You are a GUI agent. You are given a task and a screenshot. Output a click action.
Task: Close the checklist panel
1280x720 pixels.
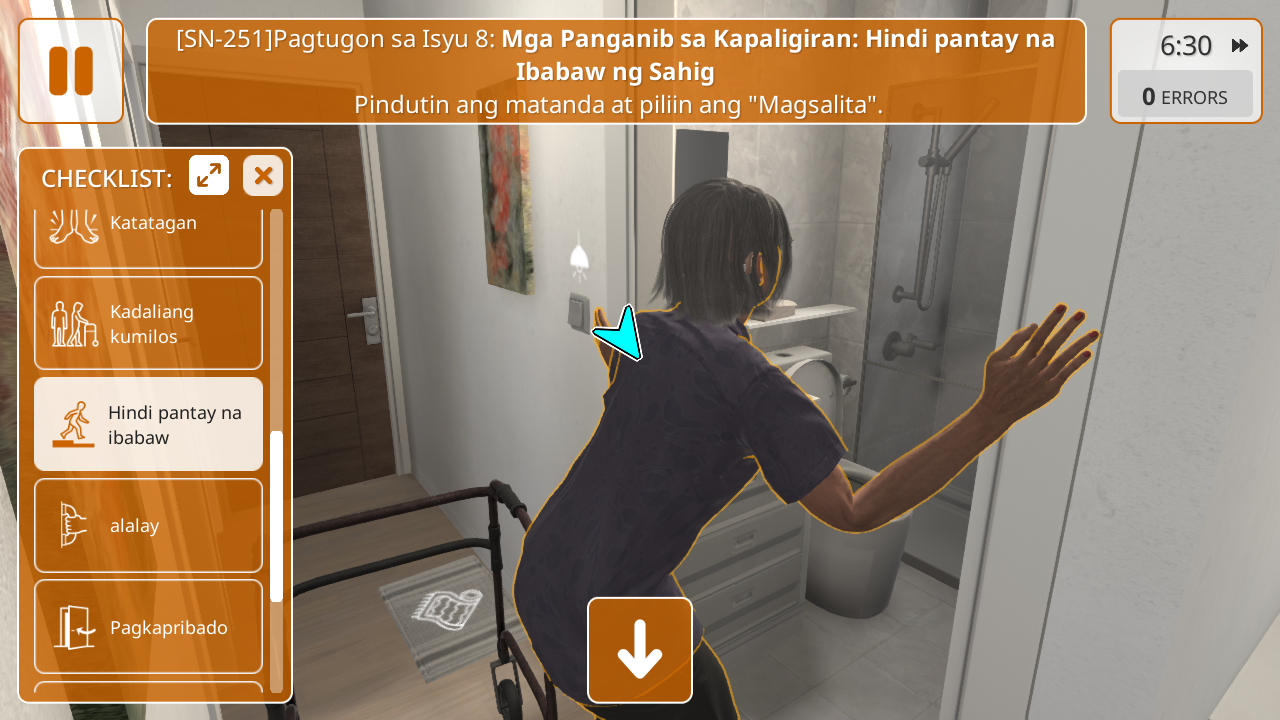[x=263, y=176]
